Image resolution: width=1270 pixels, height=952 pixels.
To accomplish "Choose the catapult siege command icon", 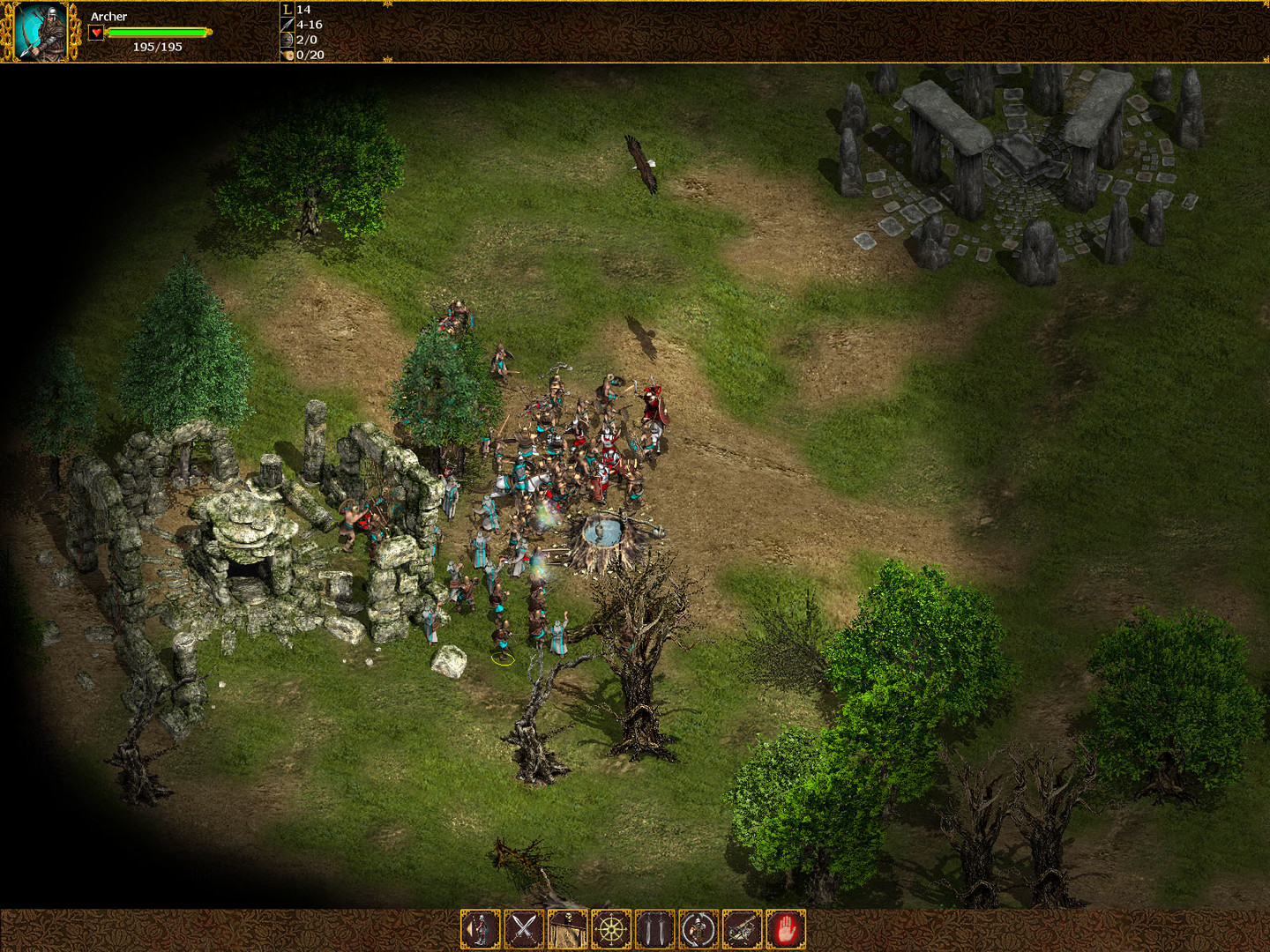I will [x=742, y=929].
